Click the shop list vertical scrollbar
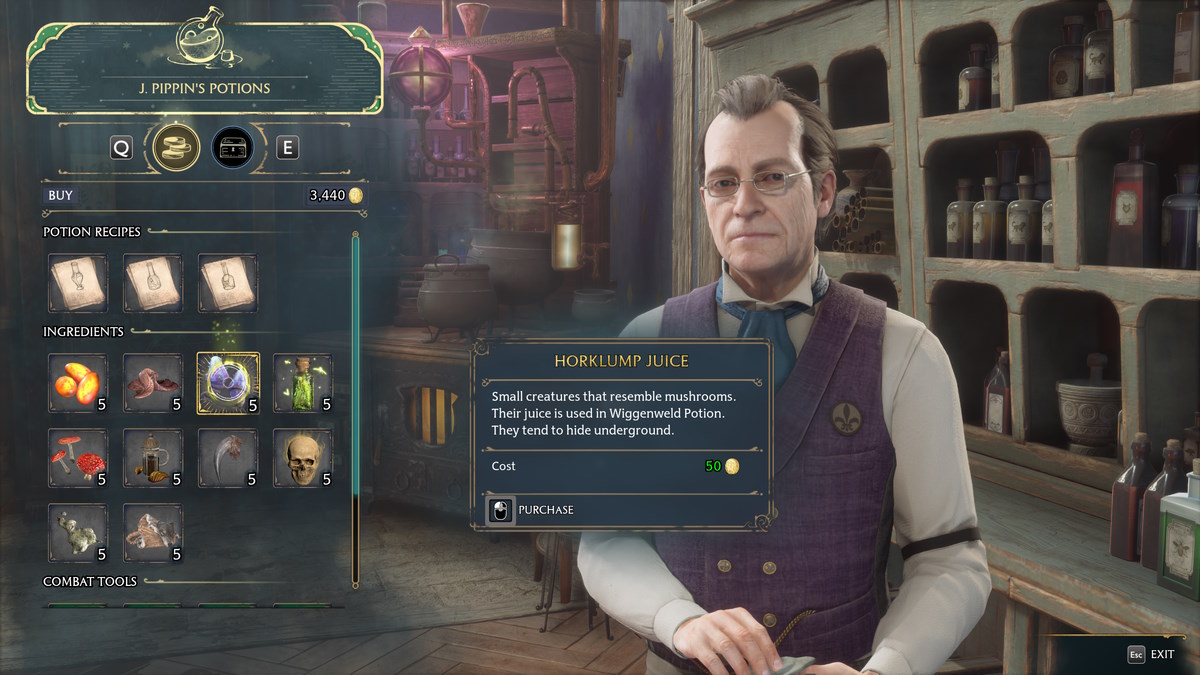This screenshot has width=1200, height=675. 355,410
